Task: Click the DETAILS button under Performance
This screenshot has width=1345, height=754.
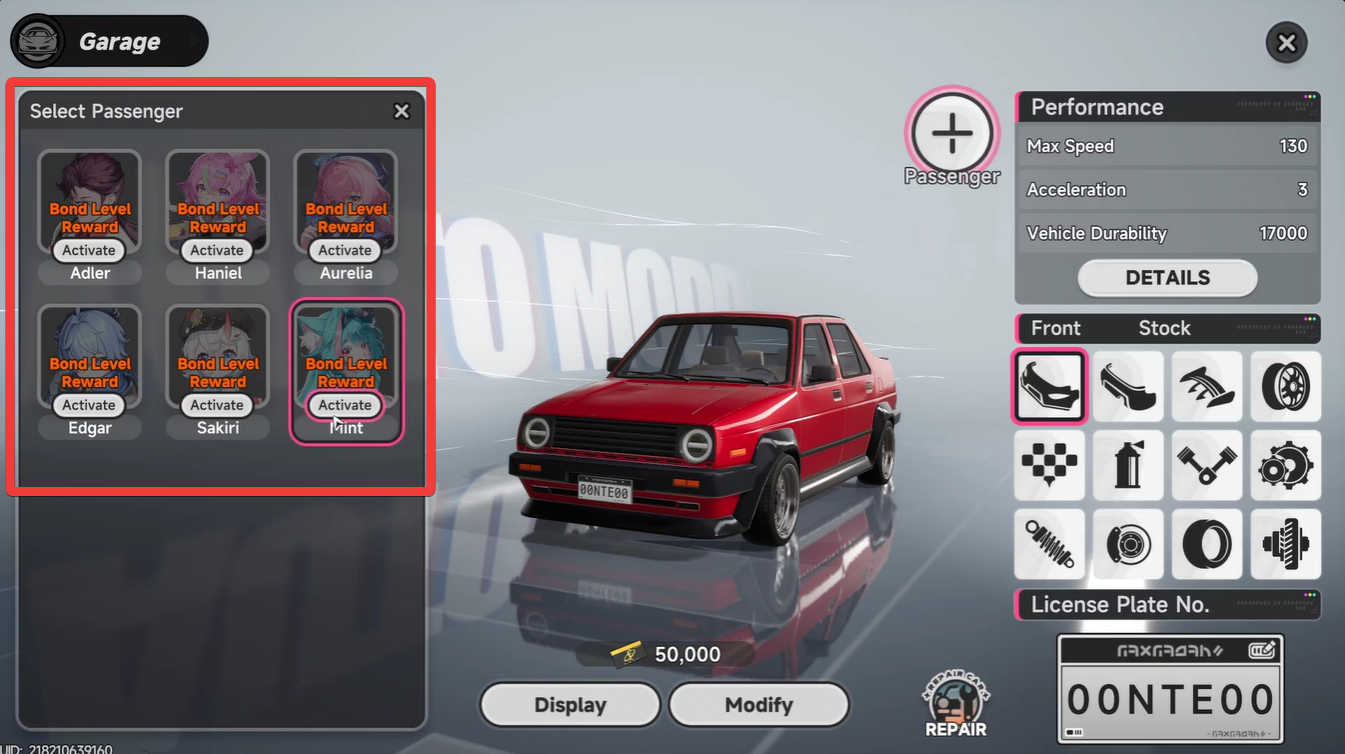Action: [1167, 277]
